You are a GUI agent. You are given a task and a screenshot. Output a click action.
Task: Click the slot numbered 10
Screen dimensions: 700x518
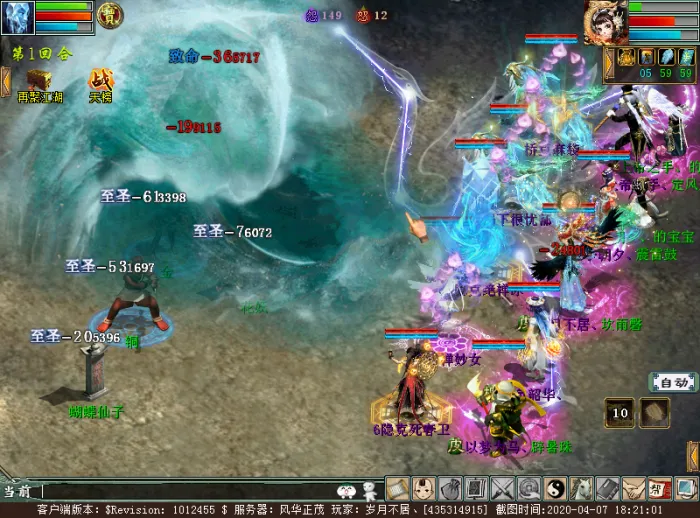(x=620, y=411)
